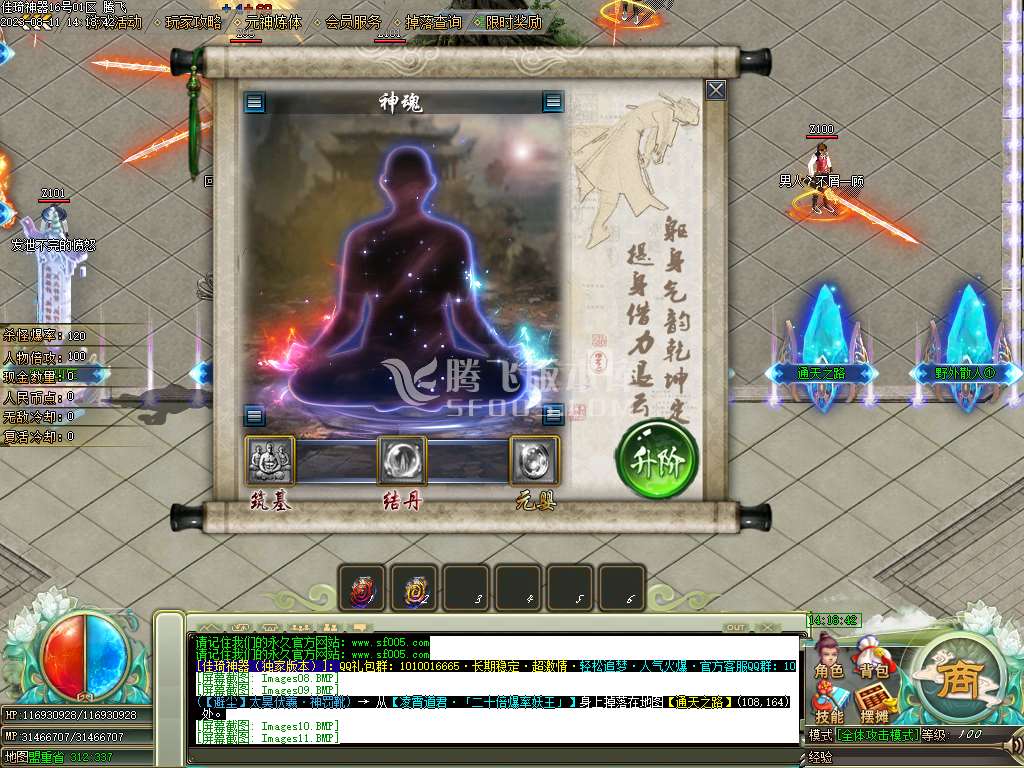This screenshot has width=1024, height=768.
Task: Select the 元婴 stage icon
Action: click(534, 461)
